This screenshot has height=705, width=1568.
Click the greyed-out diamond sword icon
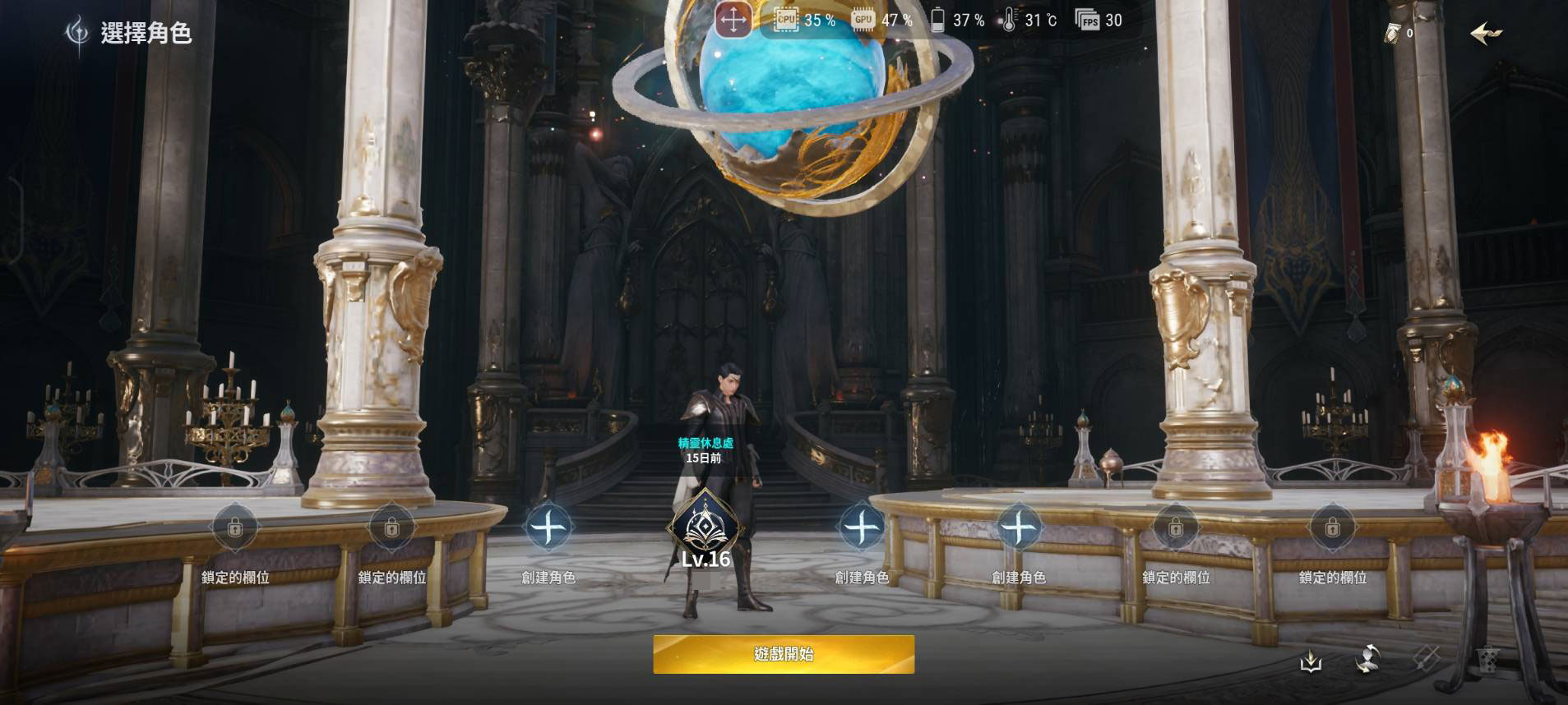tap(1427, 659)
